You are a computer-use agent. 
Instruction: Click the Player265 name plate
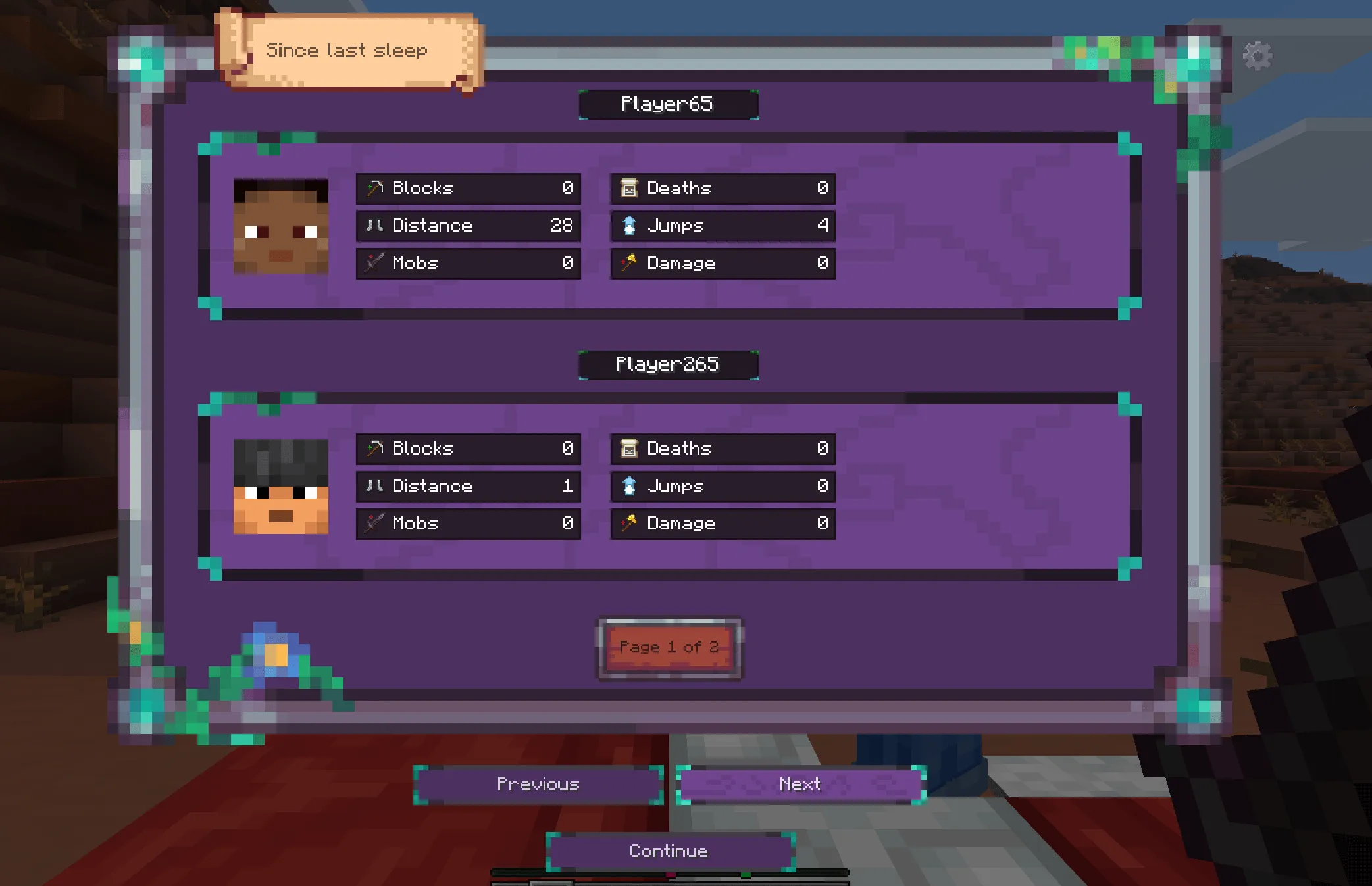[x=667, y=364]
